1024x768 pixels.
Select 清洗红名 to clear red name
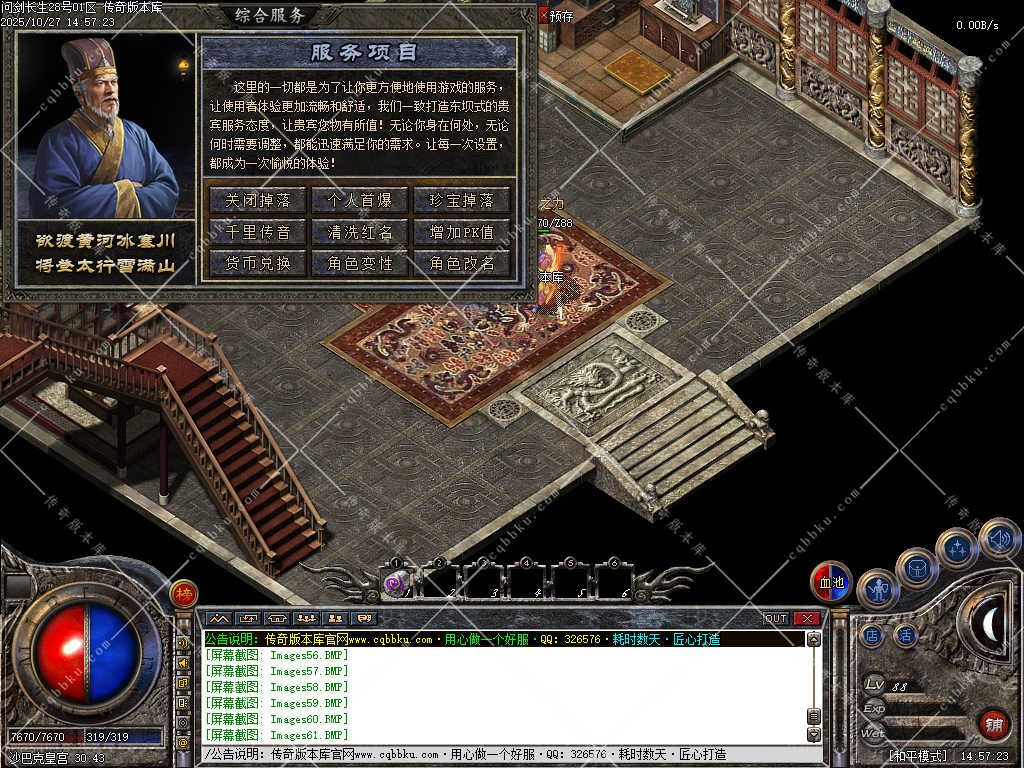[x=360, y=232]
